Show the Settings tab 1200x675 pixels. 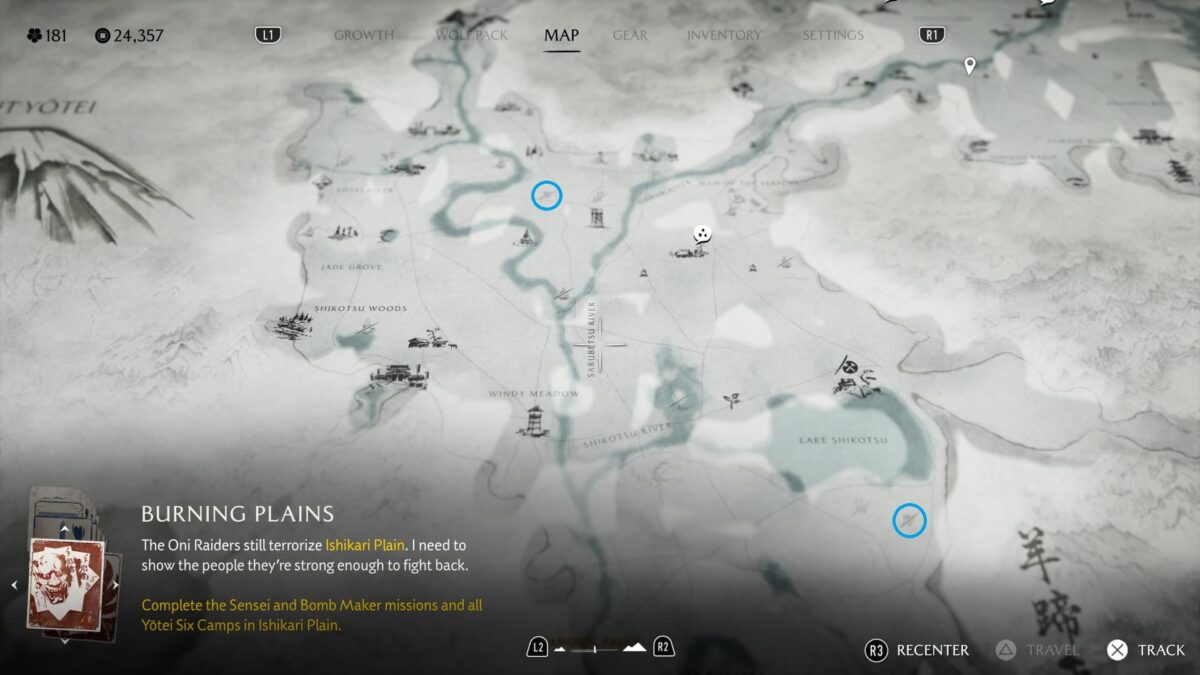(832, 35)
